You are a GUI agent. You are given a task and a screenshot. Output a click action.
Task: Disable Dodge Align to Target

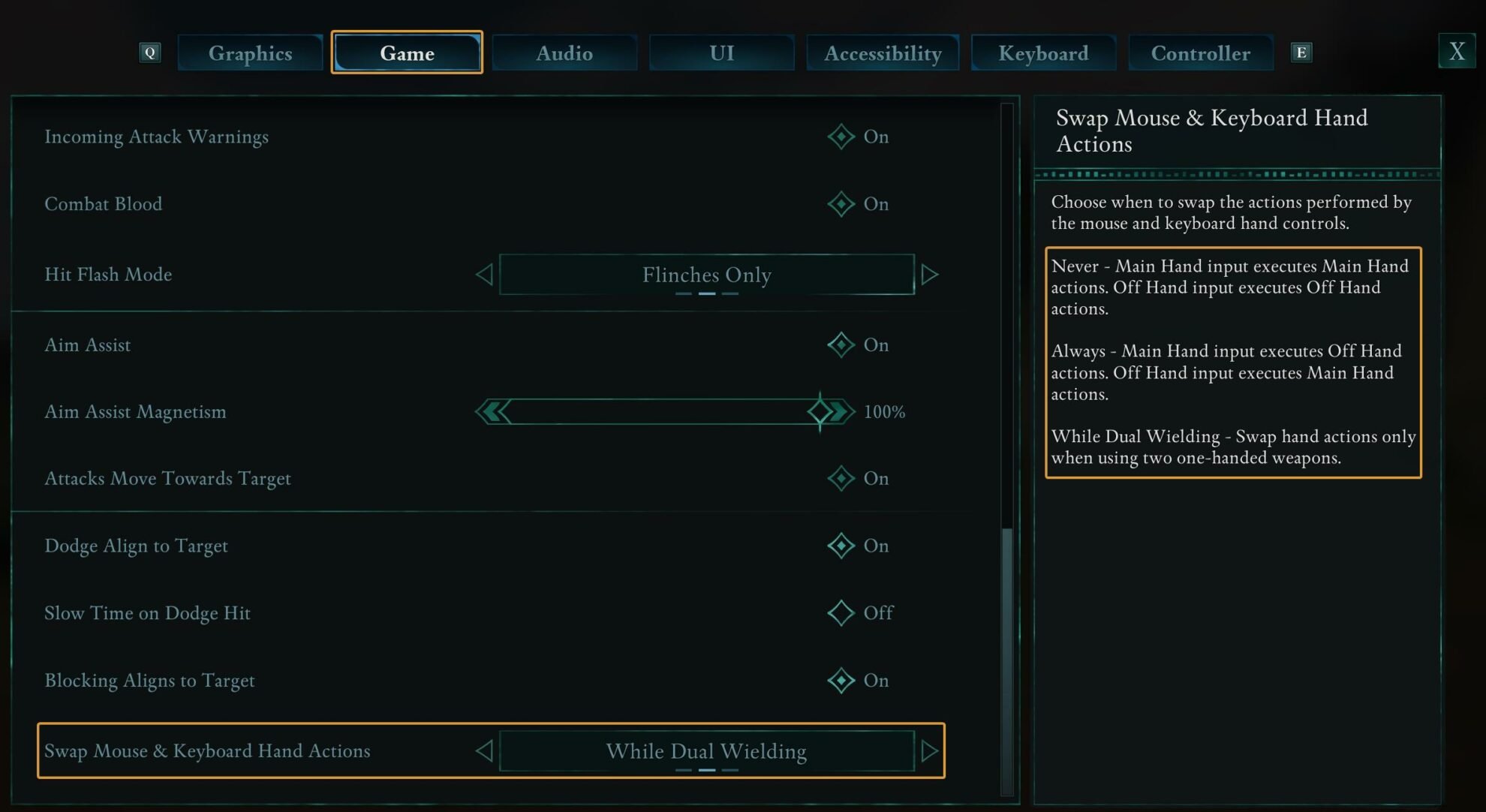point(841,546)
